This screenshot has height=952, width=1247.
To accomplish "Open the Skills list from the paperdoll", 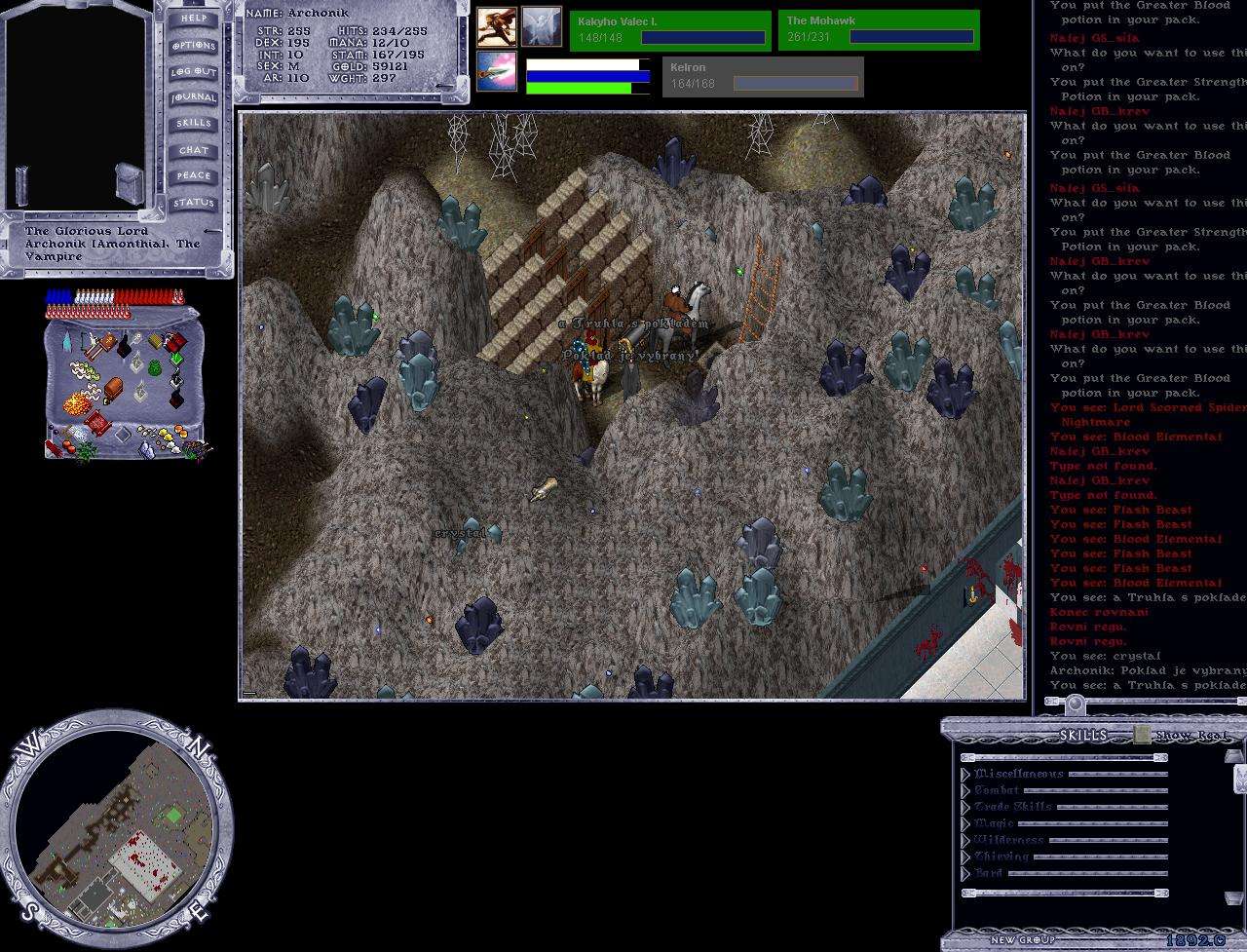I will [x=193, y=124].
